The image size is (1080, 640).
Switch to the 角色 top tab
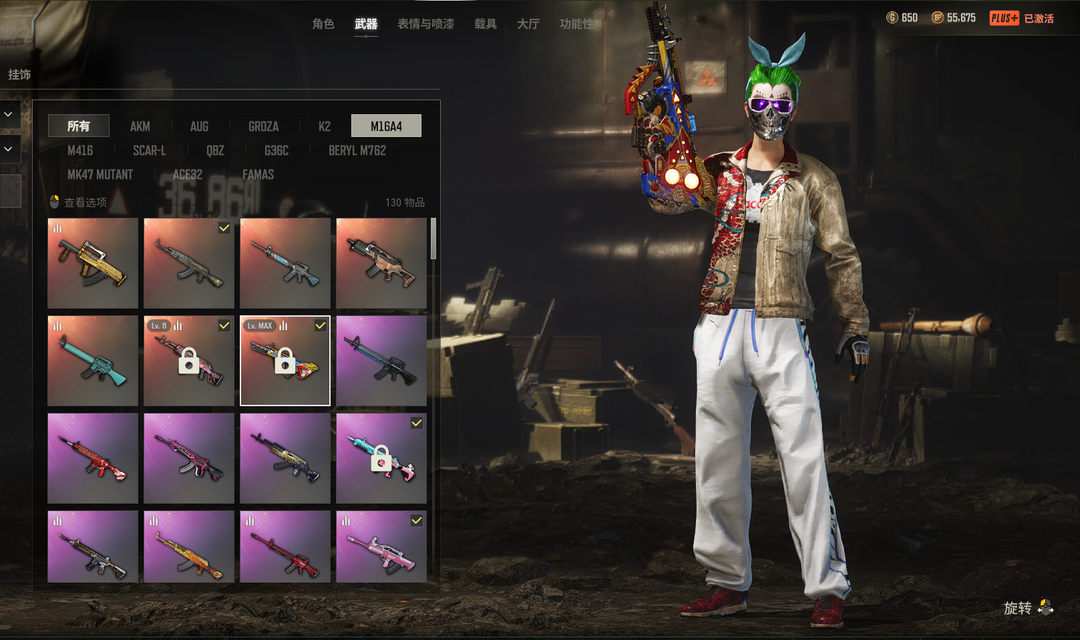[323, 23]
